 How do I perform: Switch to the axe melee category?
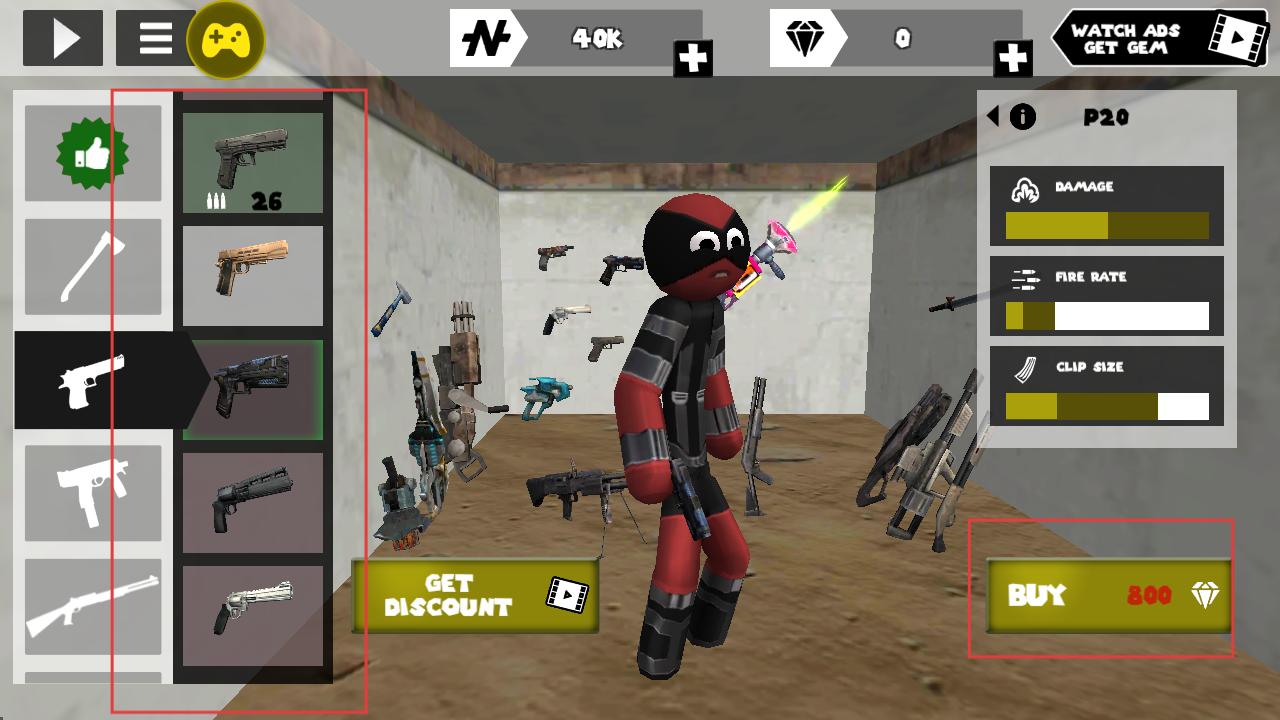pos(92,267)
